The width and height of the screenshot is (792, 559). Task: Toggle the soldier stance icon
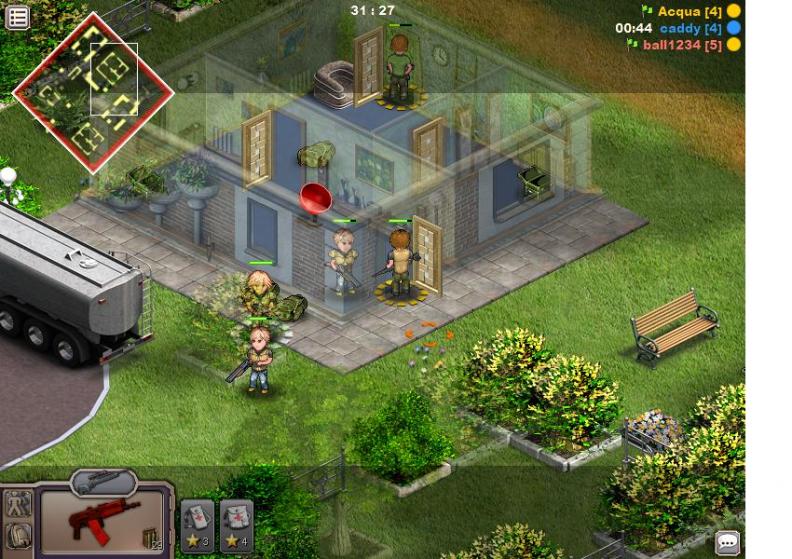18,505
